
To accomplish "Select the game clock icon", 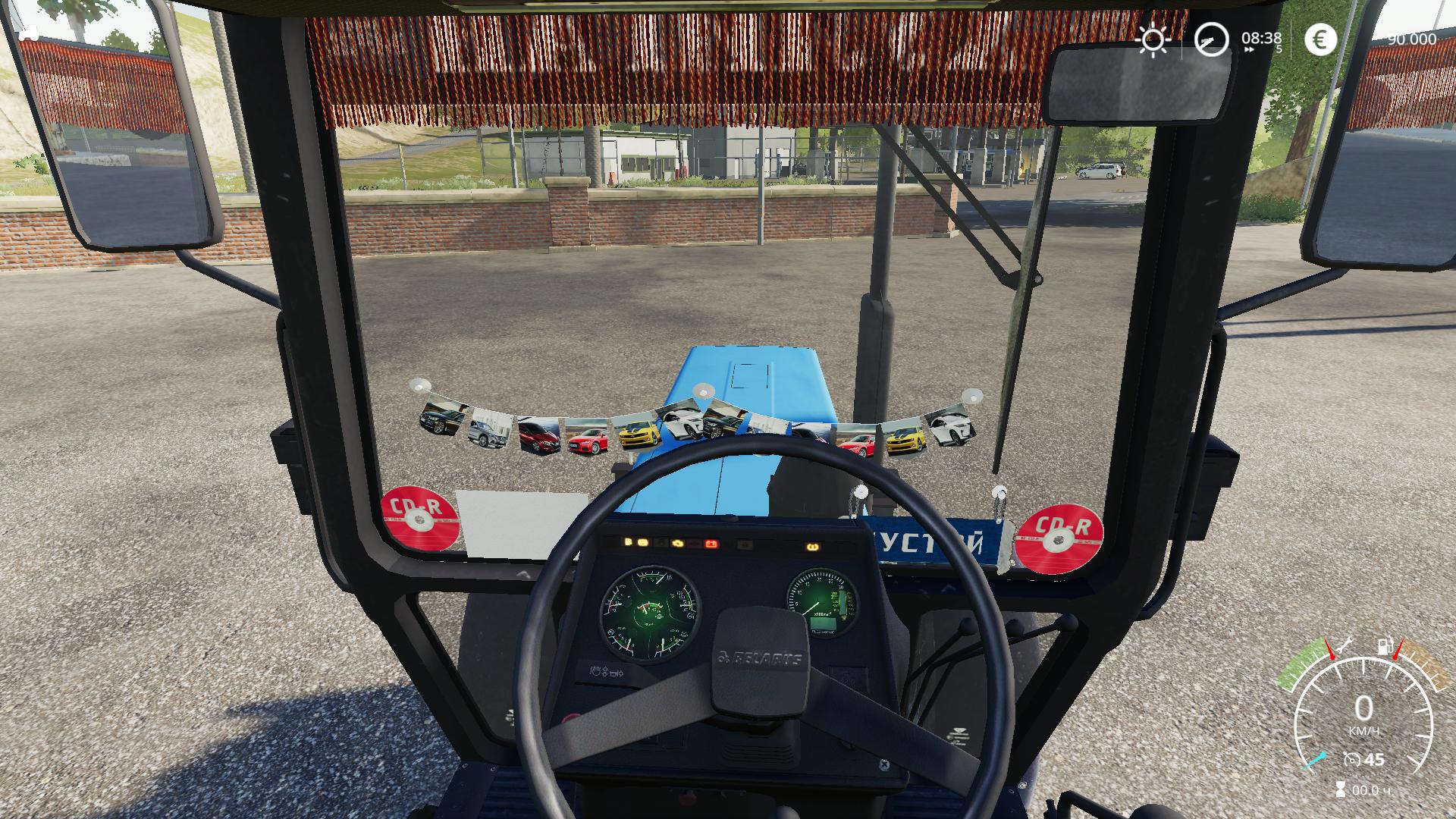I will (x=1211, y=39).
